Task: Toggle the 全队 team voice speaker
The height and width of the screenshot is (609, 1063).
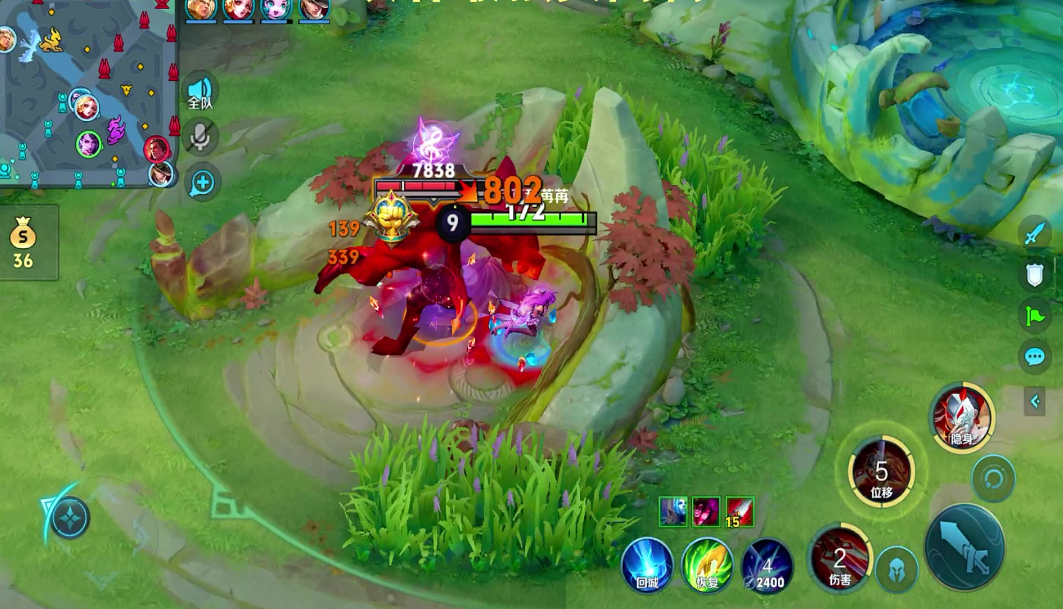Action: pyautogui.click(x=200, y=90)
